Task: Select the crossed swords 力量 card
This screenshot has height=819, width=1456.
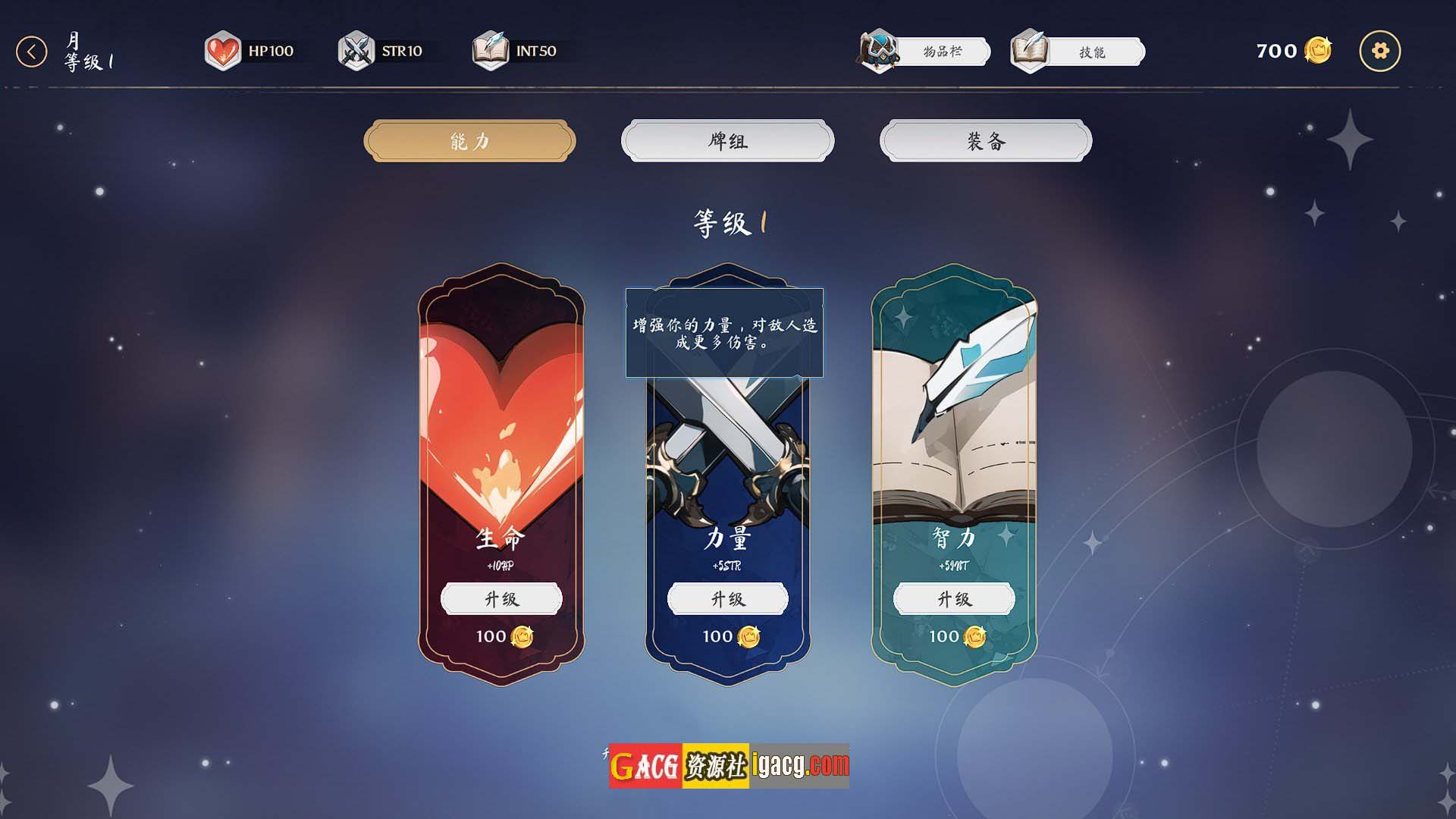Action: 727,455
